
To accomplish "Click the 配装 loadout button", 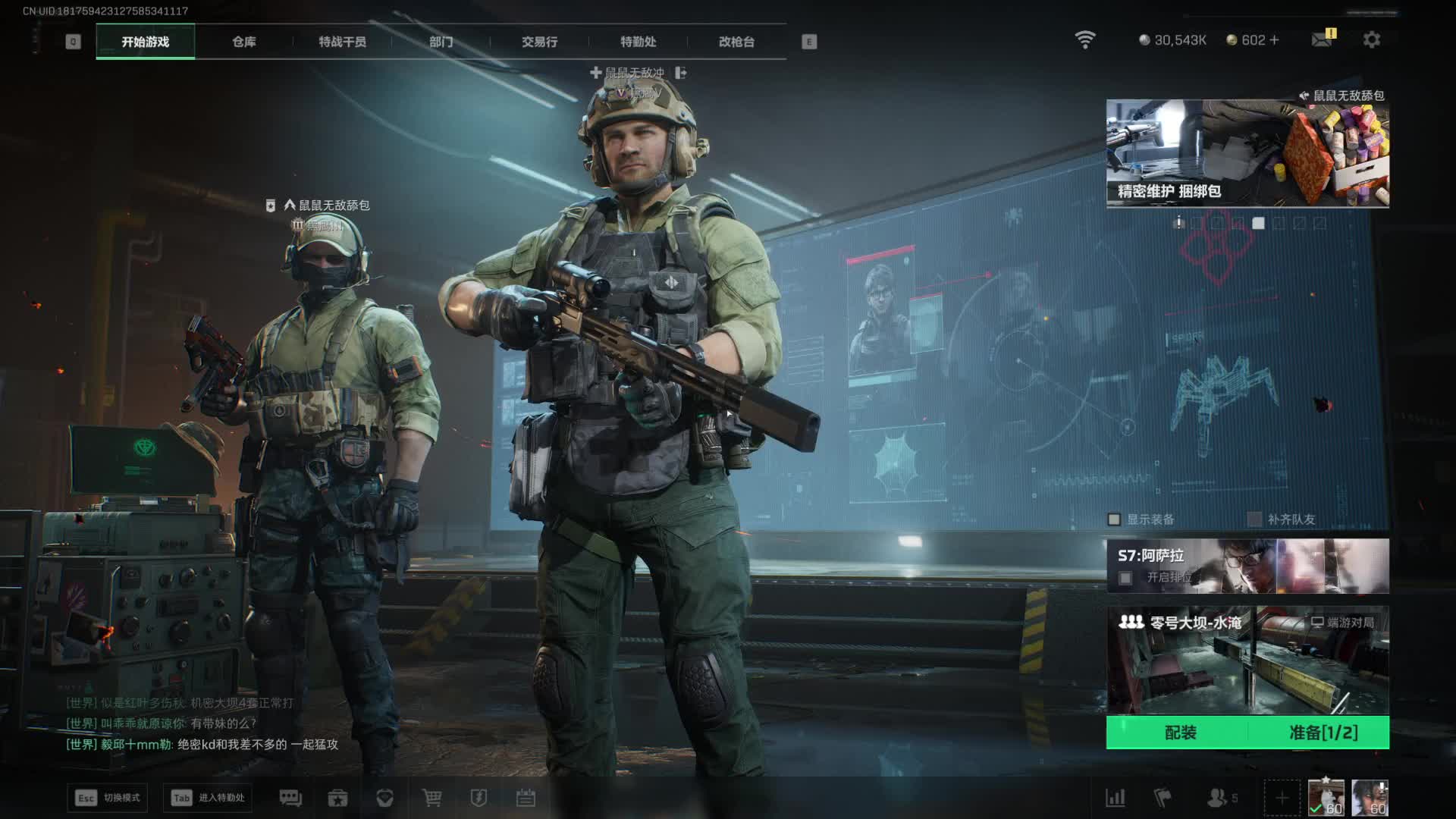I will [1180, 733].
